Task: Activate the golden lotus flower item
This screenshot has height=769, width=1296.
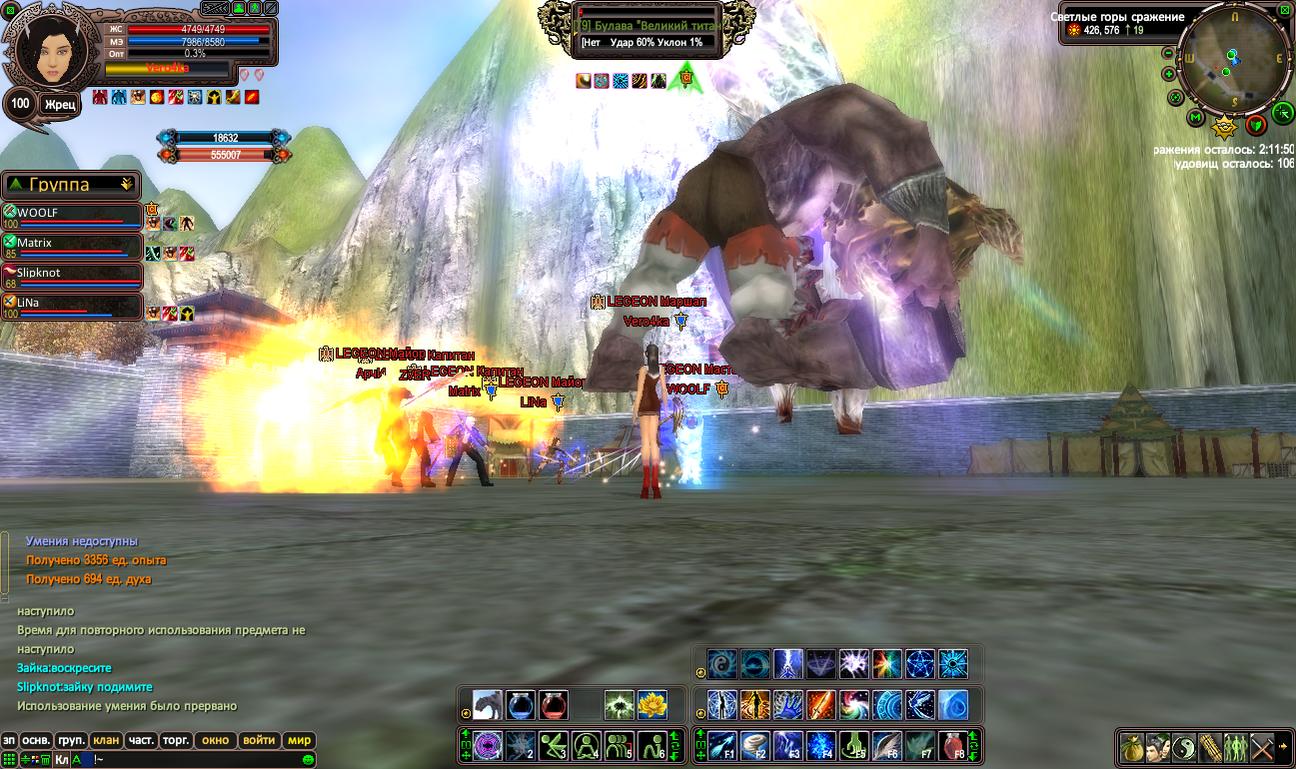Action: [652, 705]
